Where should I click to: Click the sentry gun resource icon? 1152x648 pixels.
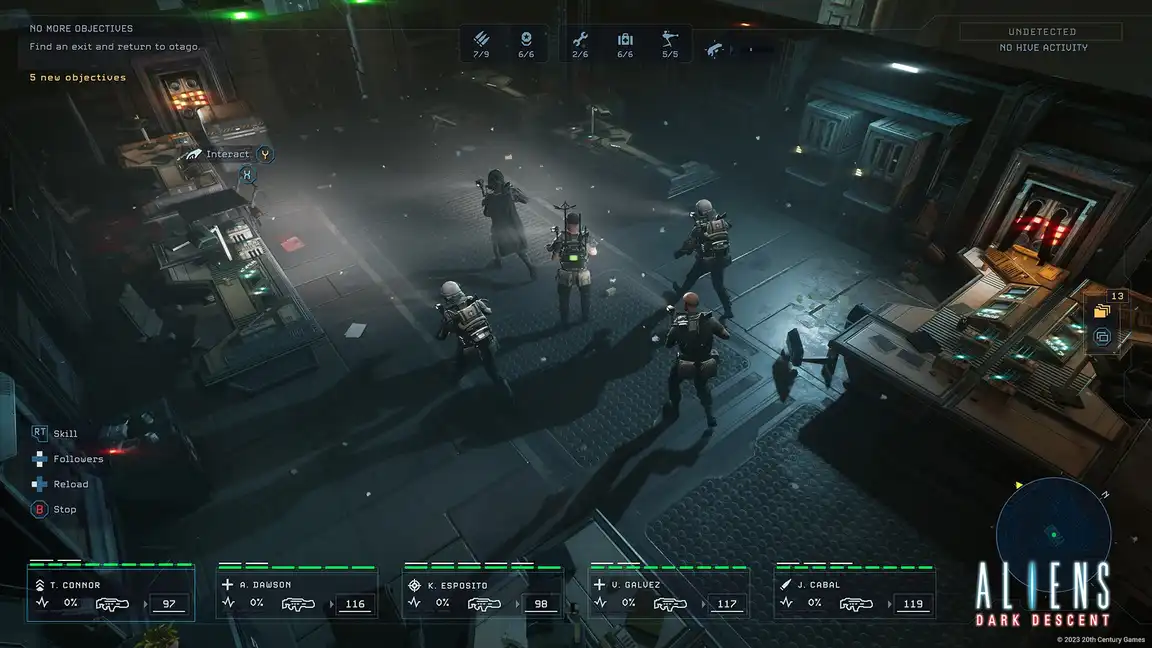tap(669, 40)
